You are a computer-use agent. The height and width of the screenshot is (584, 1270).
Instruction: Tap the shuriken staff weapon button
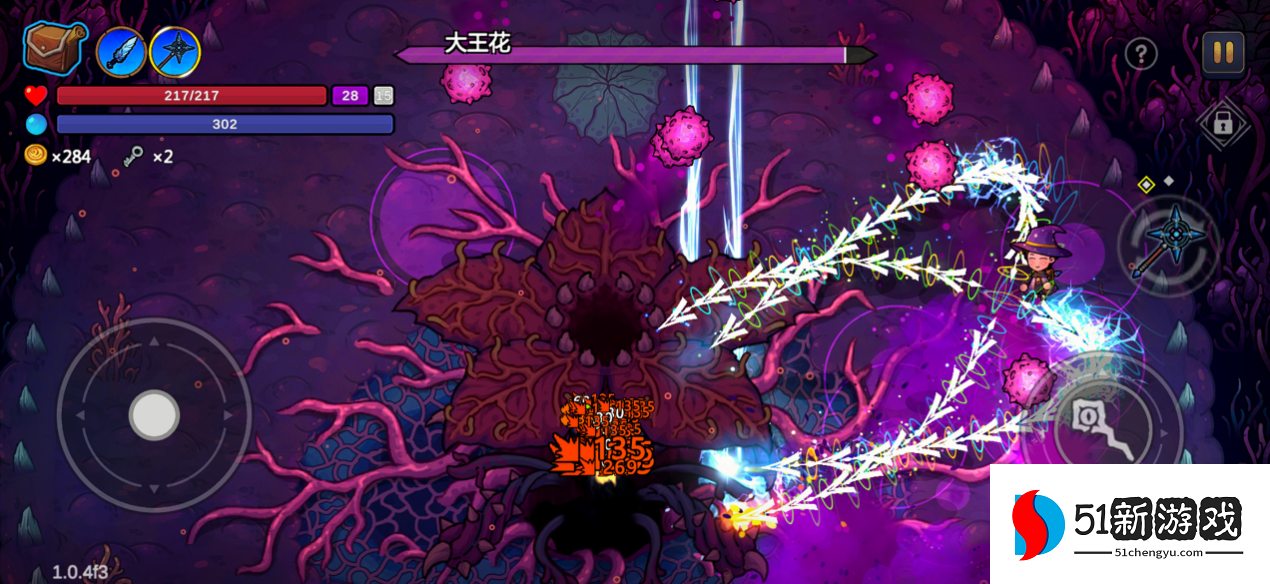coord(1167,244)
